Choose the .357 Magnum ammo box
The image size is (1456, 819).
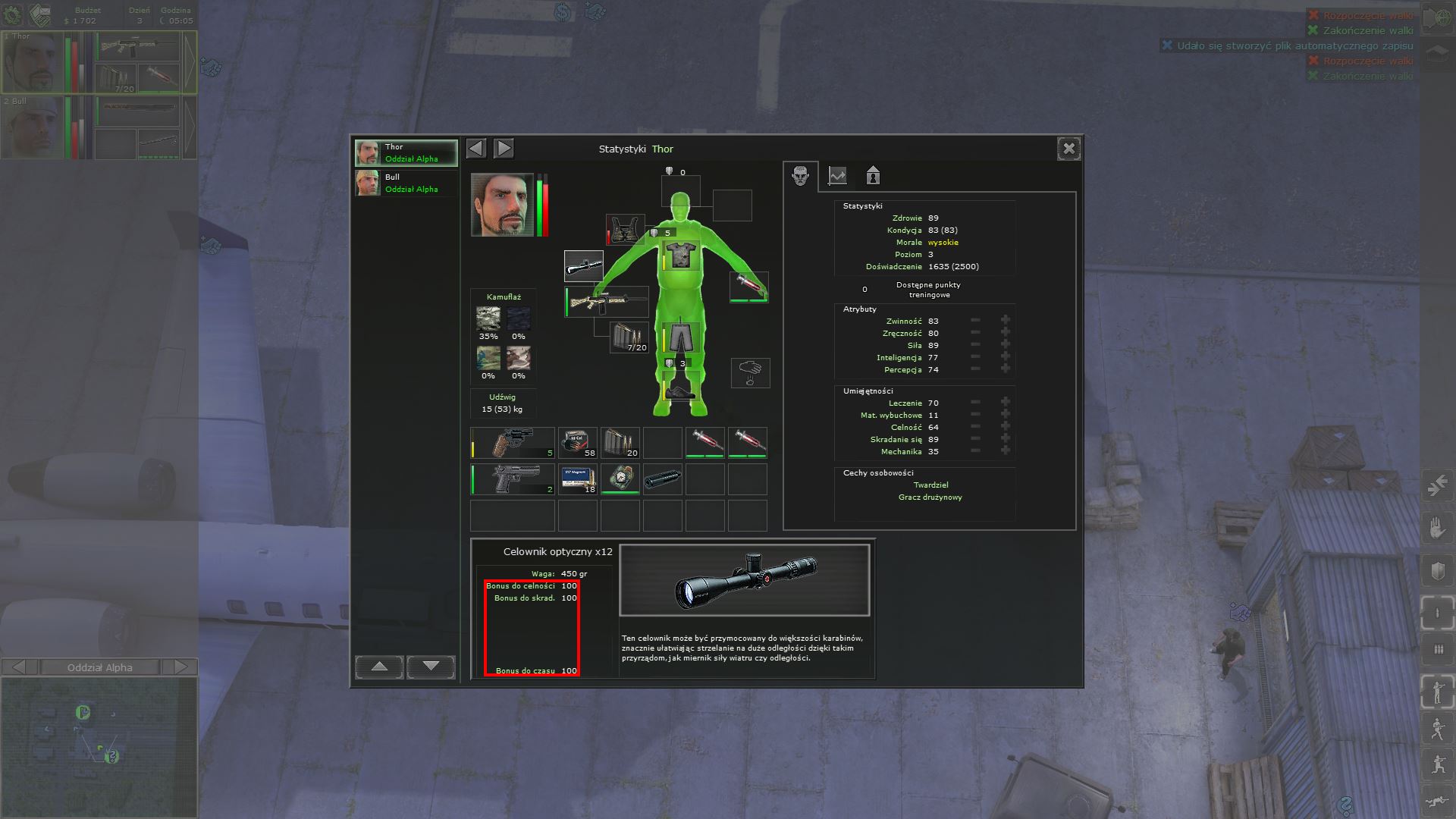tap(578, 480)
